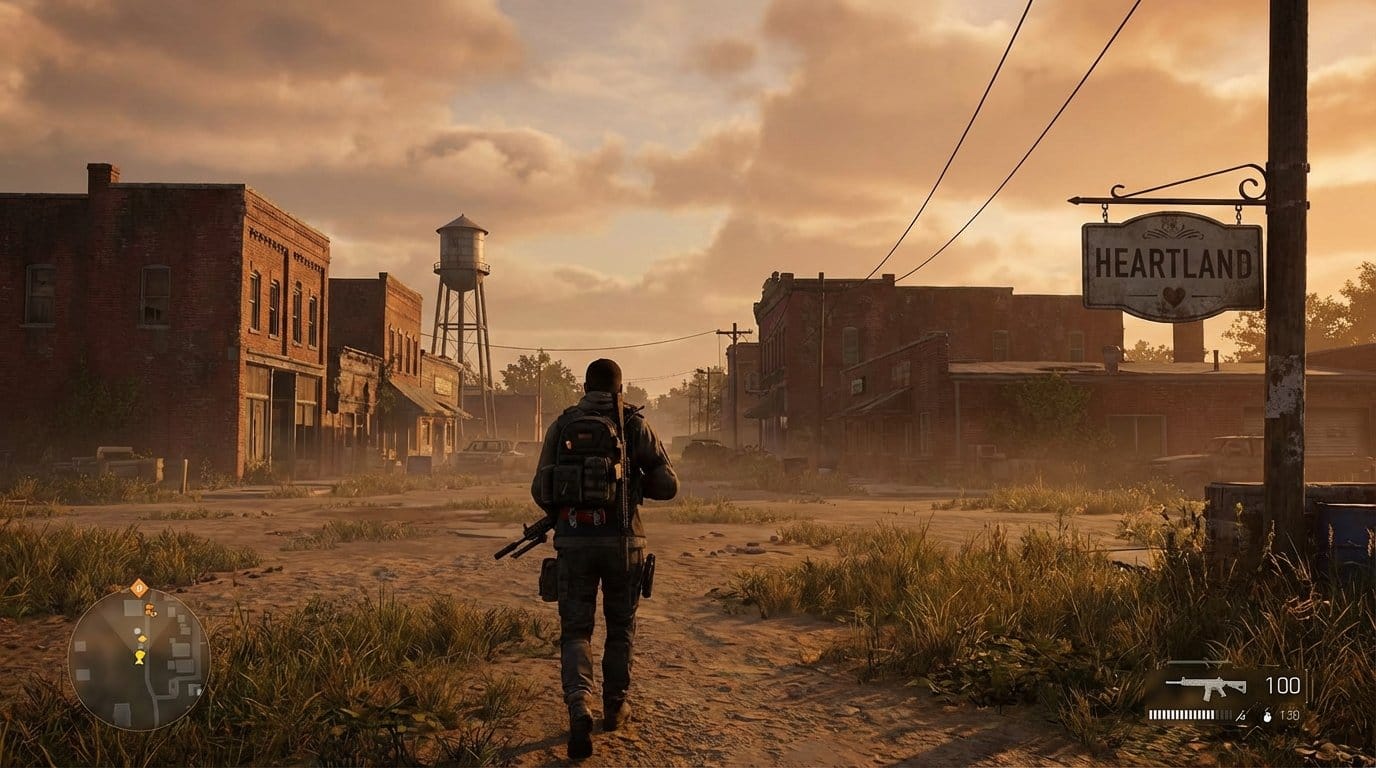
Task: Click the throwable count reading 130
Action: [x=1288, y=715]
